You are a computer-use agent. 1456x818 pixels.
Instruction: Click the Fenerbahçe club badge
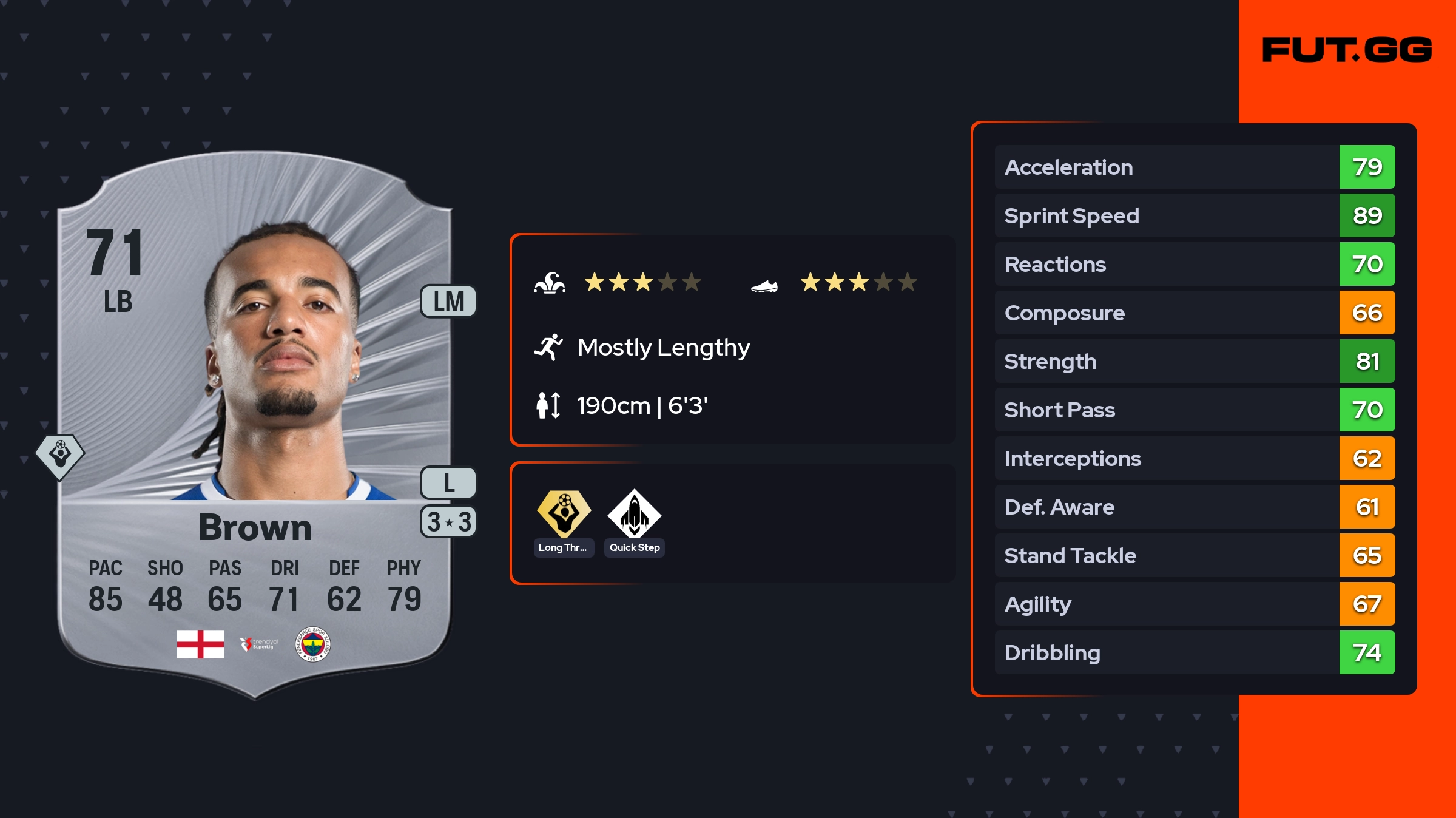coord(312,644)
